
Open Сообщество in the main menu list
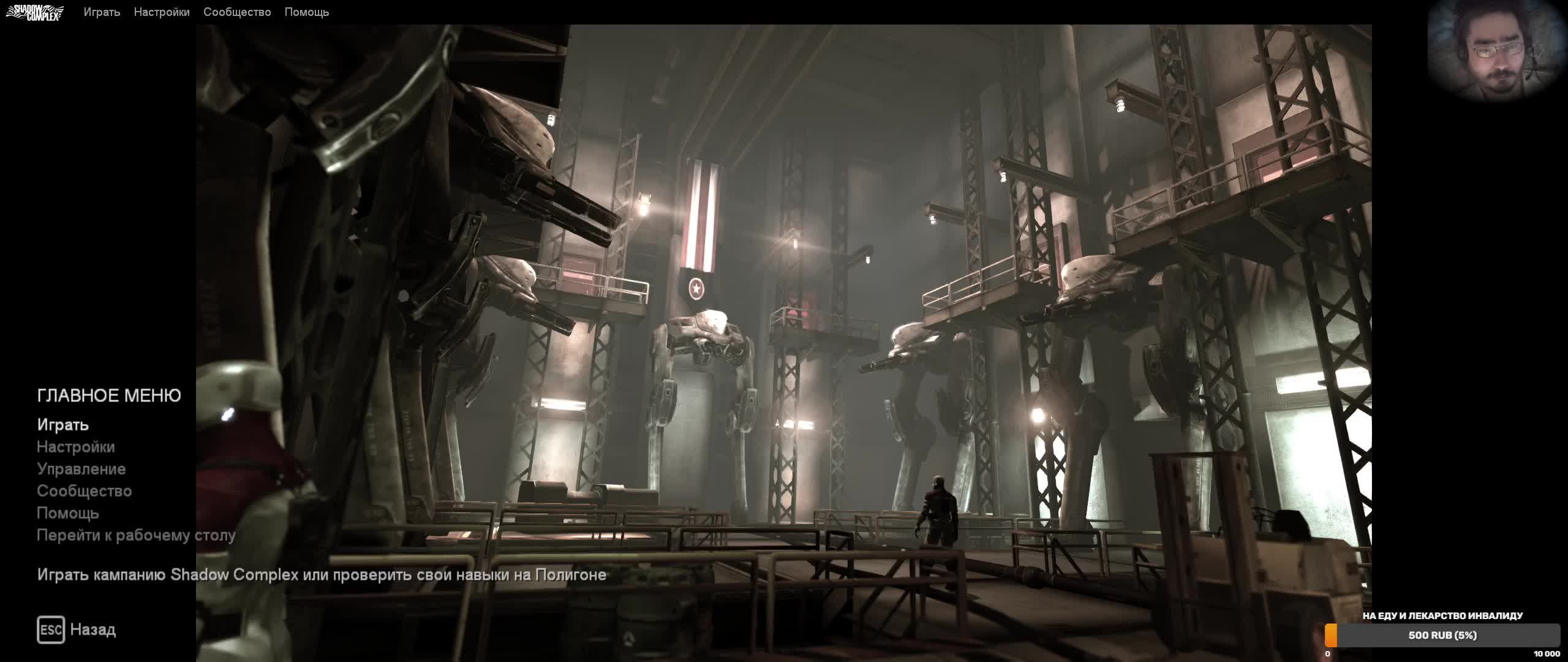coord(85,491)
